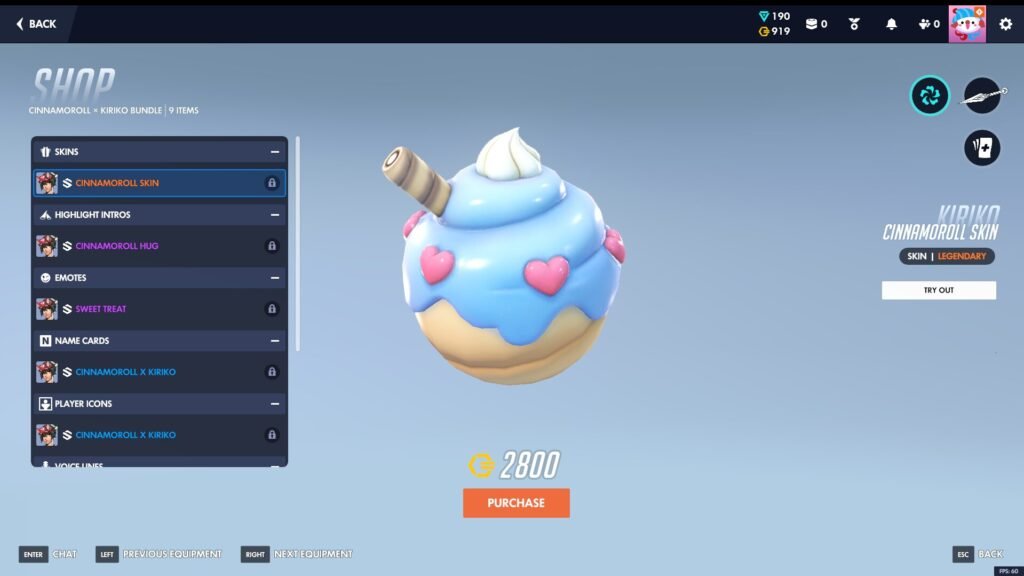Go back using the top-left Back button
The image size is (1024, 576).
36,24
